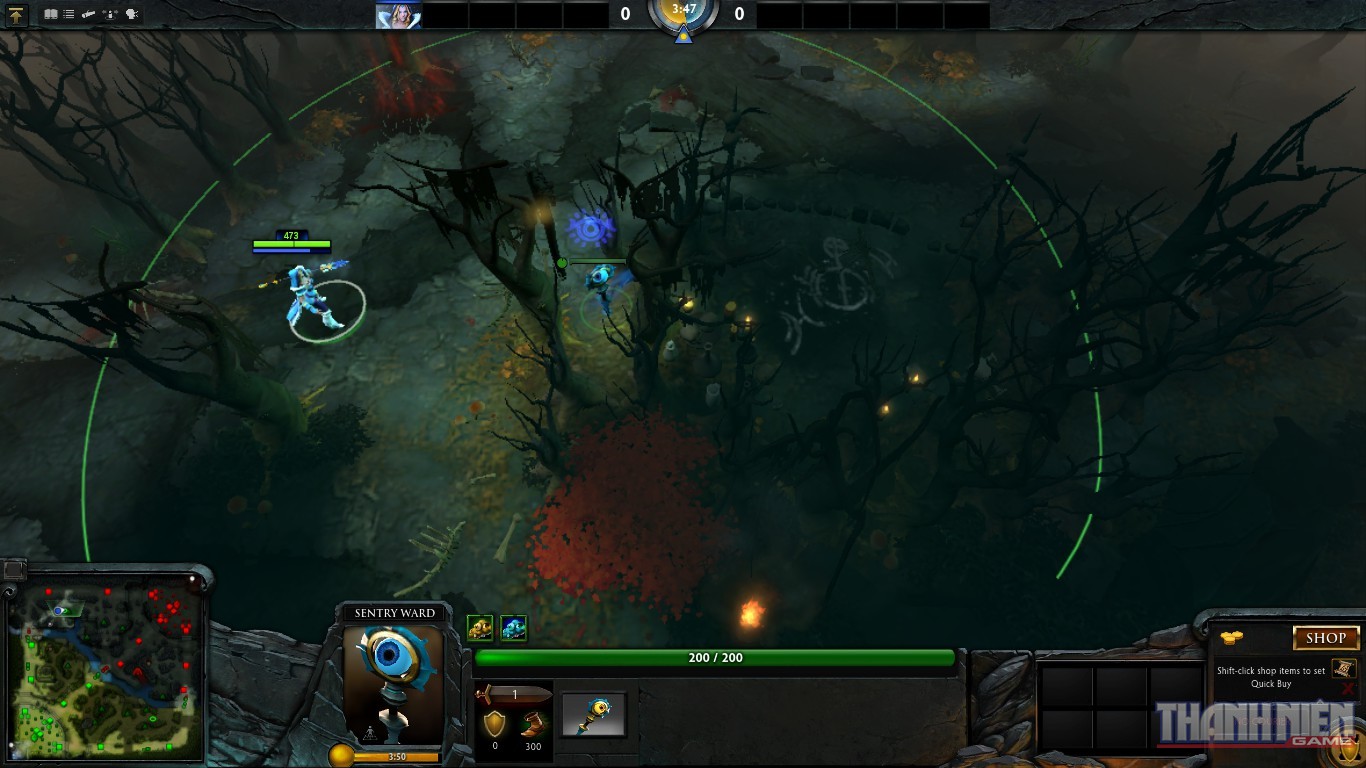Click the armor shield icon showing 0
Screen dimensions: 1366x768
pos(495,723)
